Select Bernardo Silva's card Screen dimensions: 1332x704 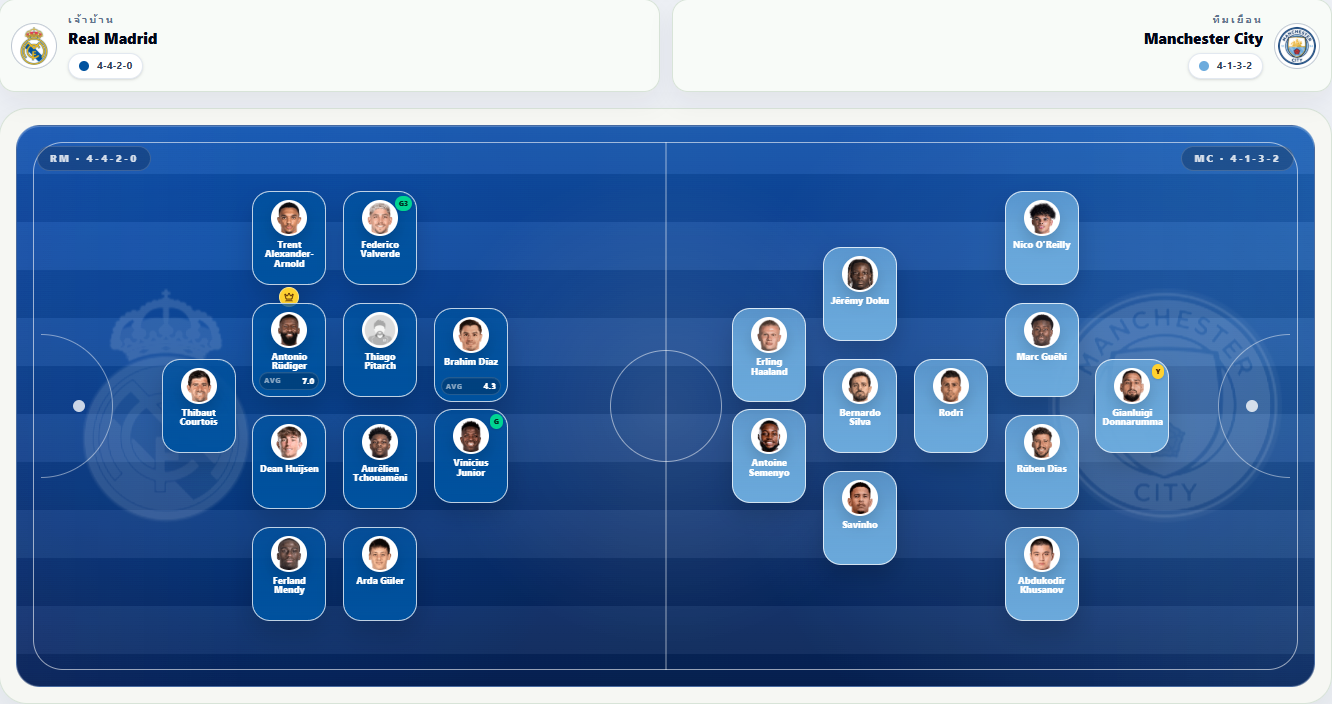(860, 405)
